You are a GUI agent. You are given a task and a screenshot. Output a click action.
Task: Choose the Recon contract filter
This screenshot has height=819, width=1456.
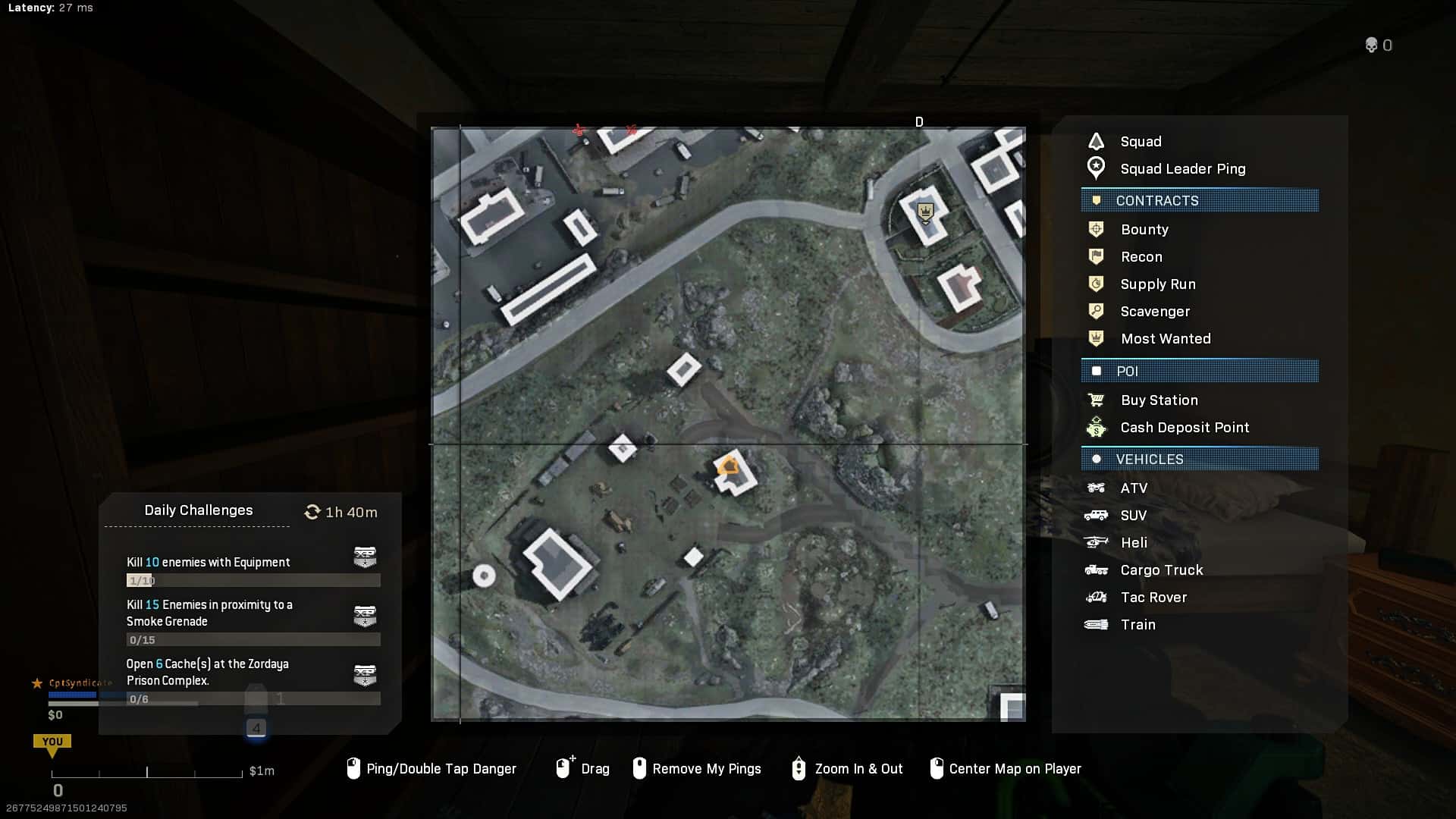pos(1141,257)
